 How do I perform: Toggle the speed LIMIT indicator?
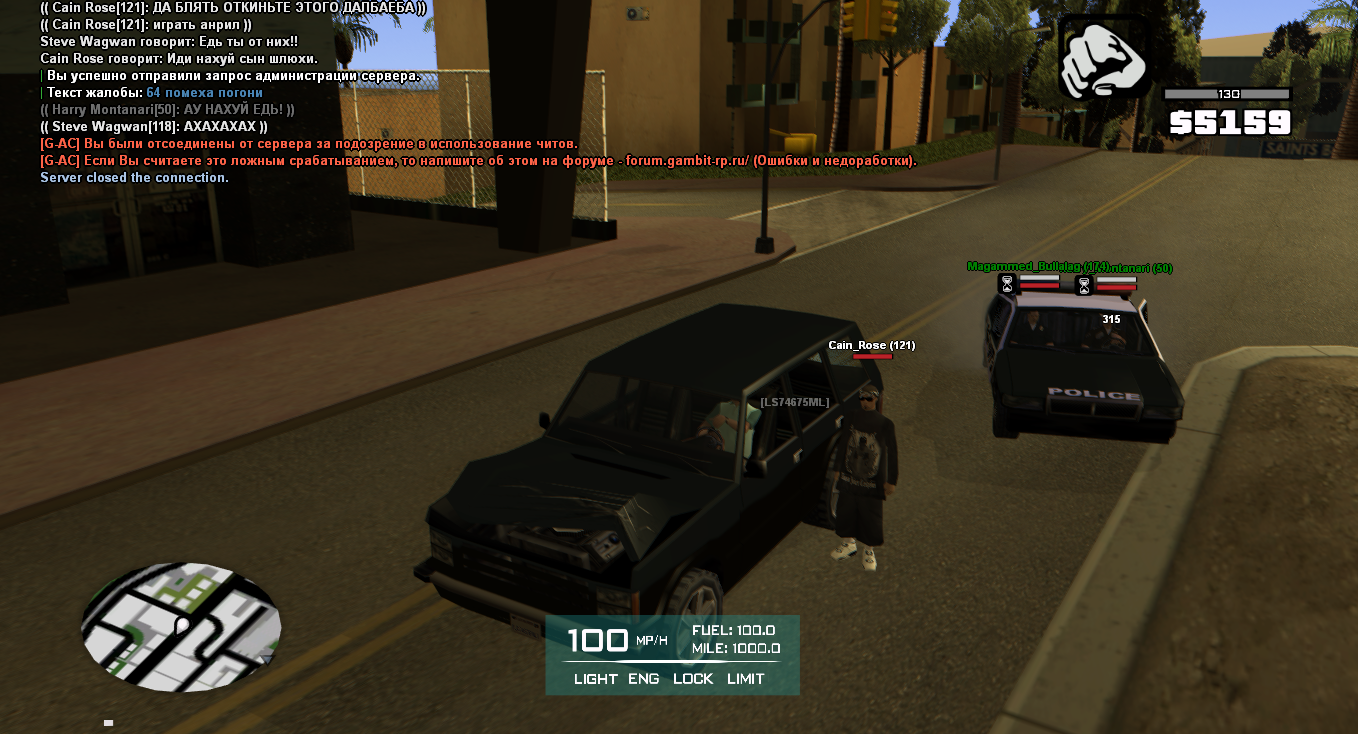click(746, 679)
